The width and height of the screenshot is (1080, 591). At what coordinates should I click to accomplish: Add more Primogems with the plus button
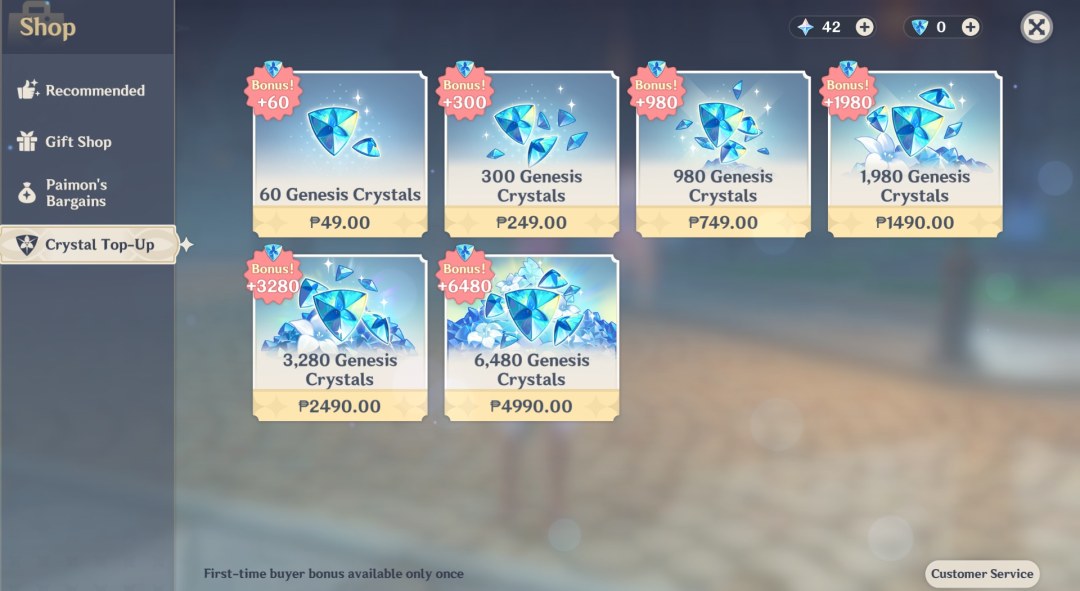(865, 27)
